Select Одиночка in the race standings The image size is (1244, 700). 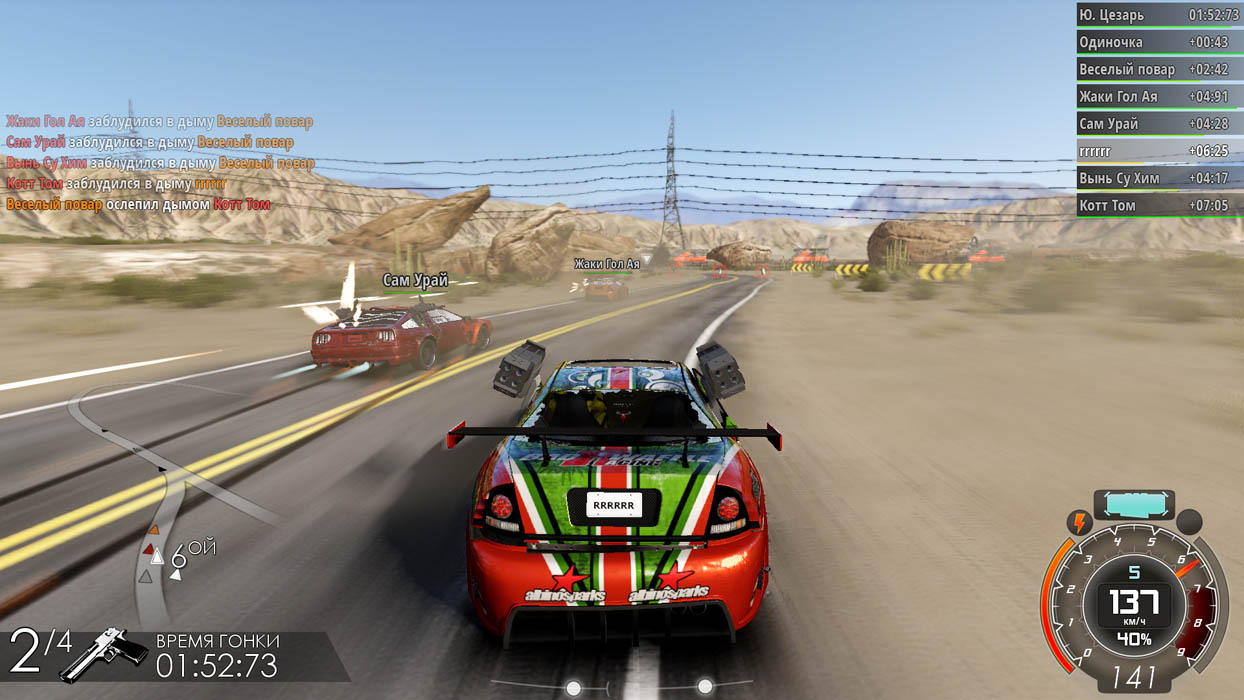click(x=1158, y=42)
